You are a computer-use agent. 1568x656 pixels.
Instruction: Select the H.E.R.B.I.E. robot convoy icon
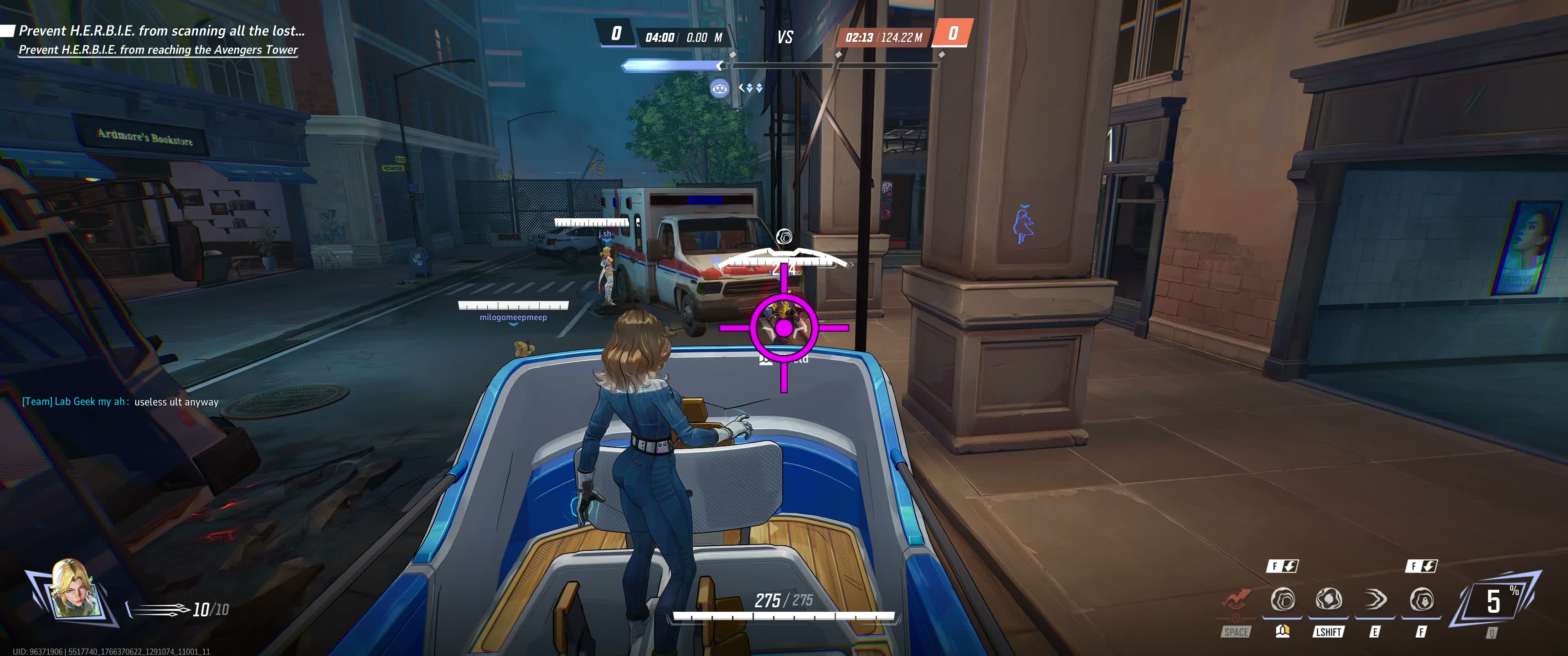tap(719, 89)
